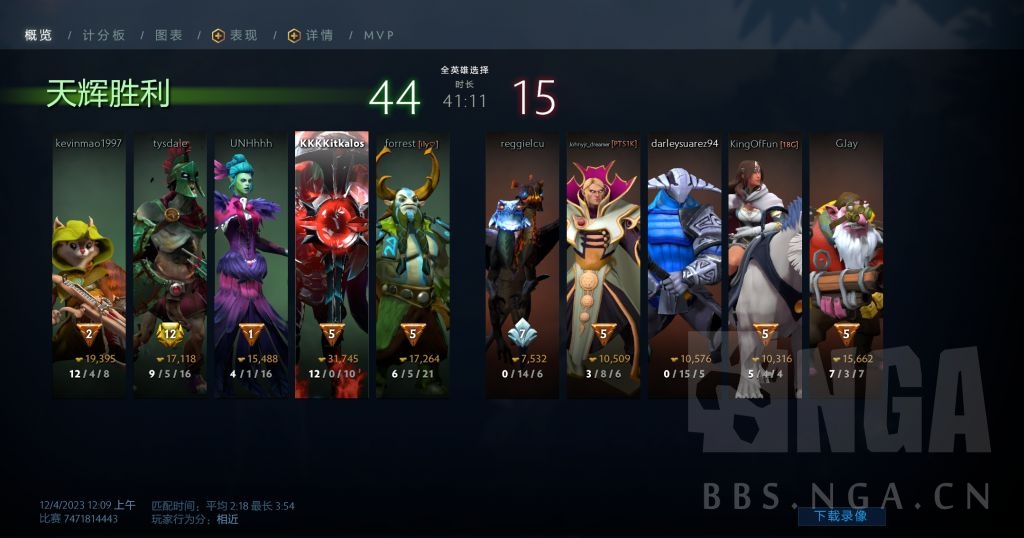Select tysdale's hero card
1024x538 pixels.
tap(170, 265)
